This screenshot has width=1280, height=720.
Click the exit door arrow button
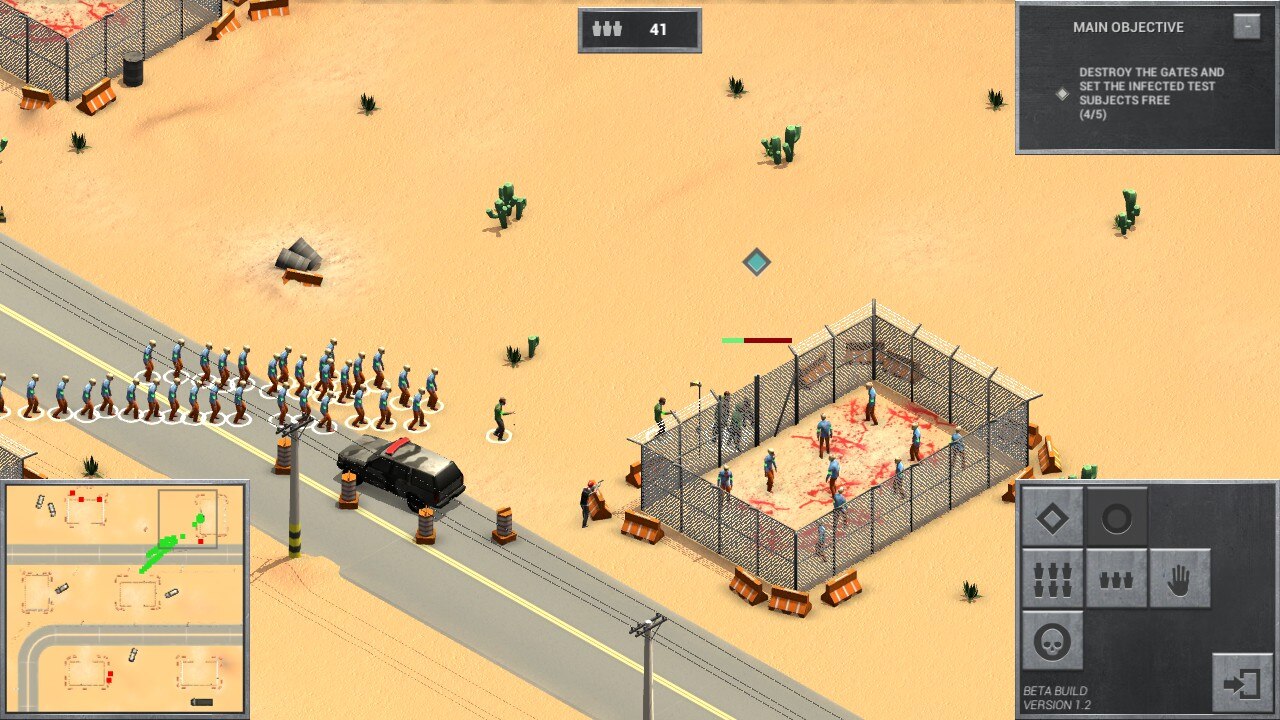click(1242, 683)
